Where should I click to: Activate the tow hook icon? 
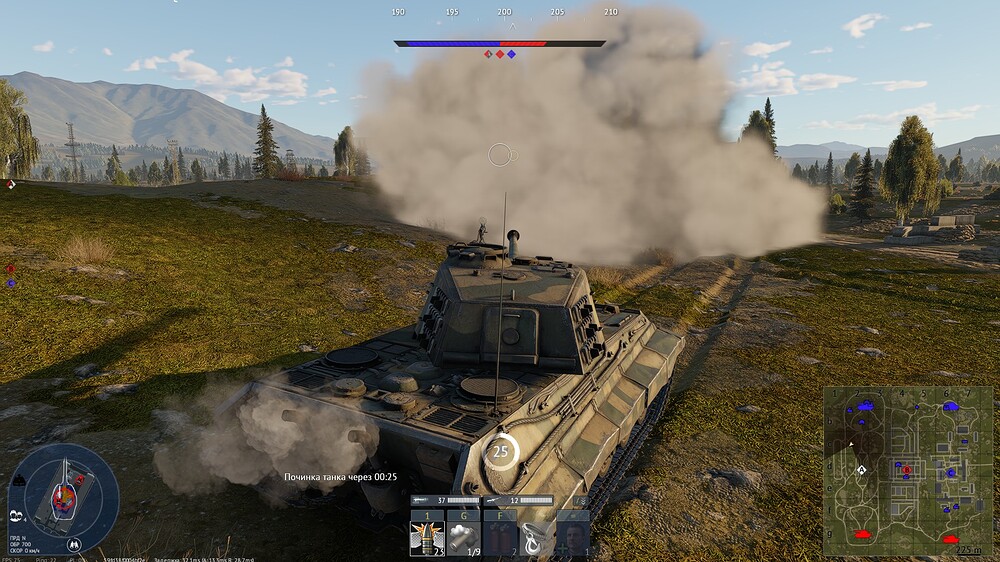(x=536, y=539)
